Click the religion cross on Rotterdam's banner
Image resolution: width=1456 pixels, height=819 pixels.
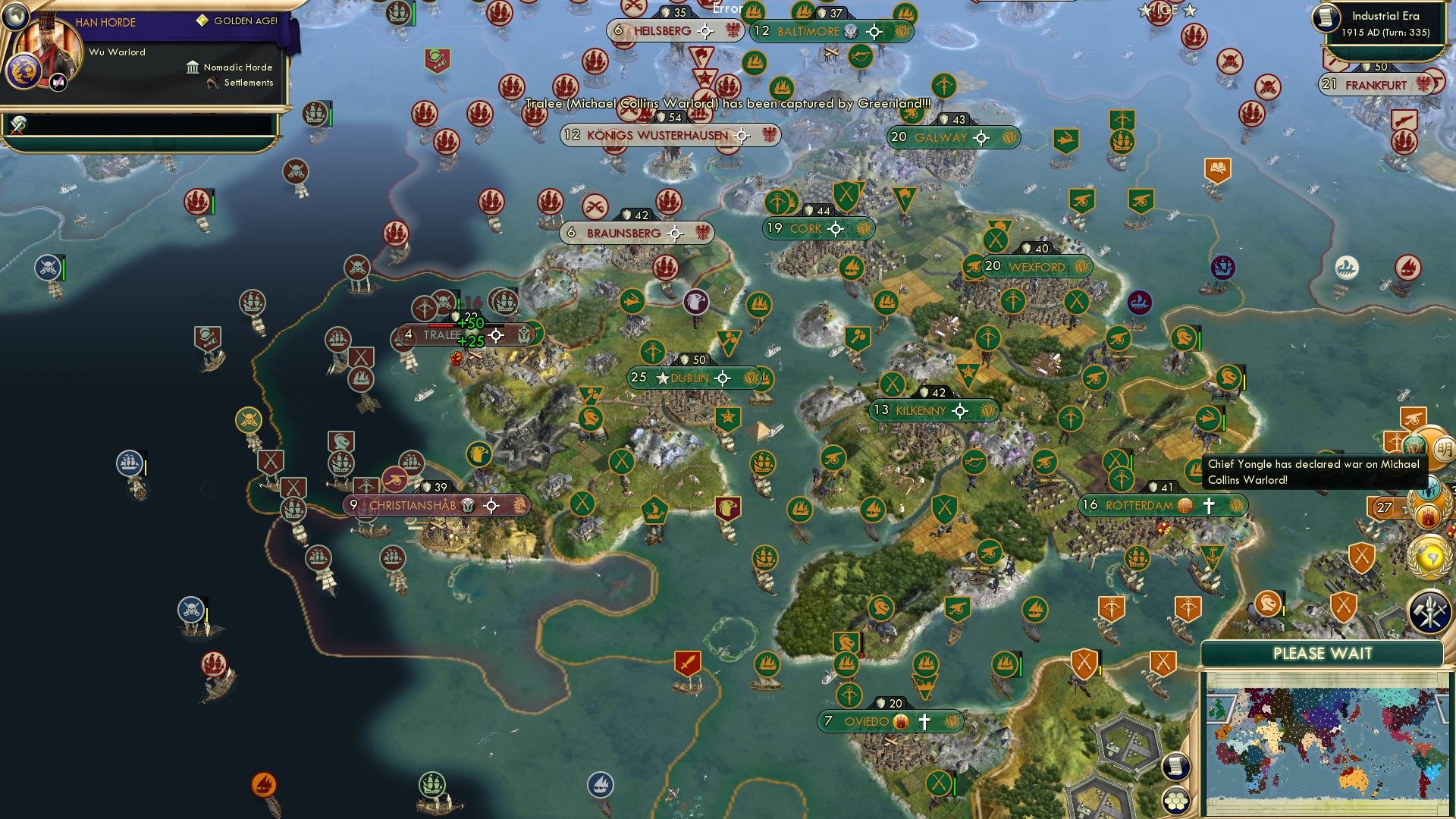(1209, 505)
